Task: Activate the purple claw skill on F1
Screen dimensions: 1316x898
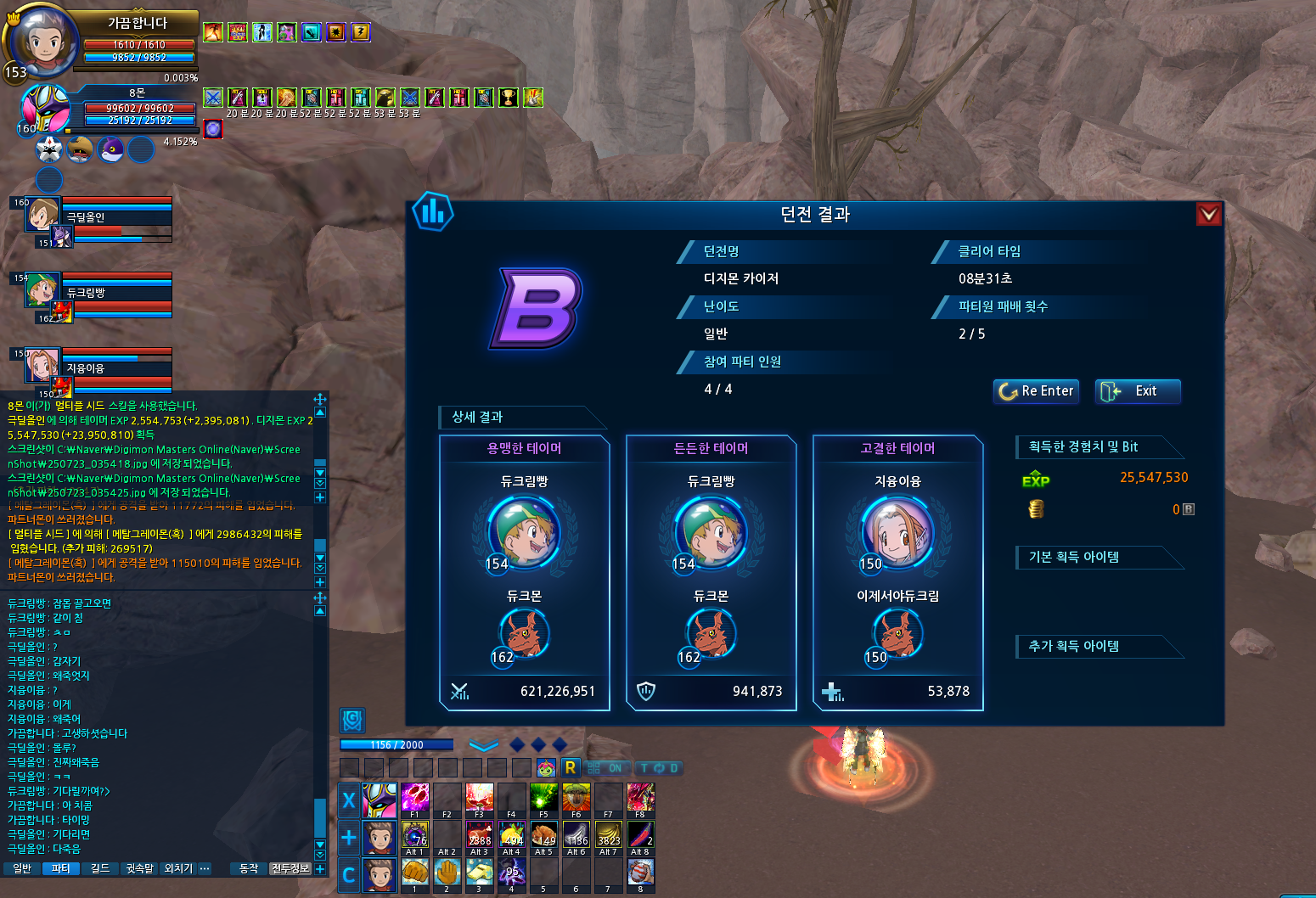Action: [x=415, y=799]
